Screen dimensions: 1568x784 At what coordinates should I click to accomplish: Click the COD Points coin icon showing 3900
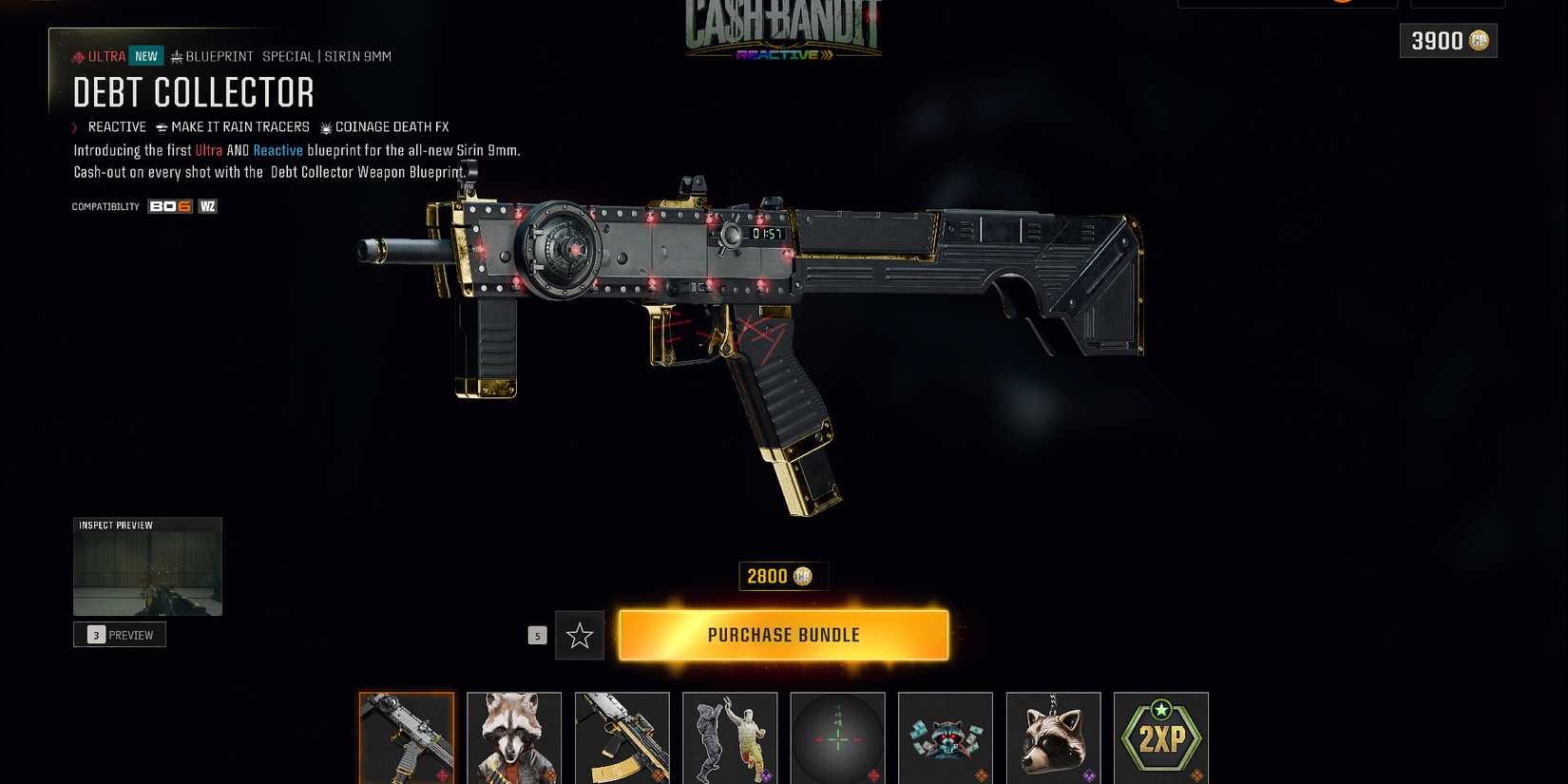(x=1482, y=41)
